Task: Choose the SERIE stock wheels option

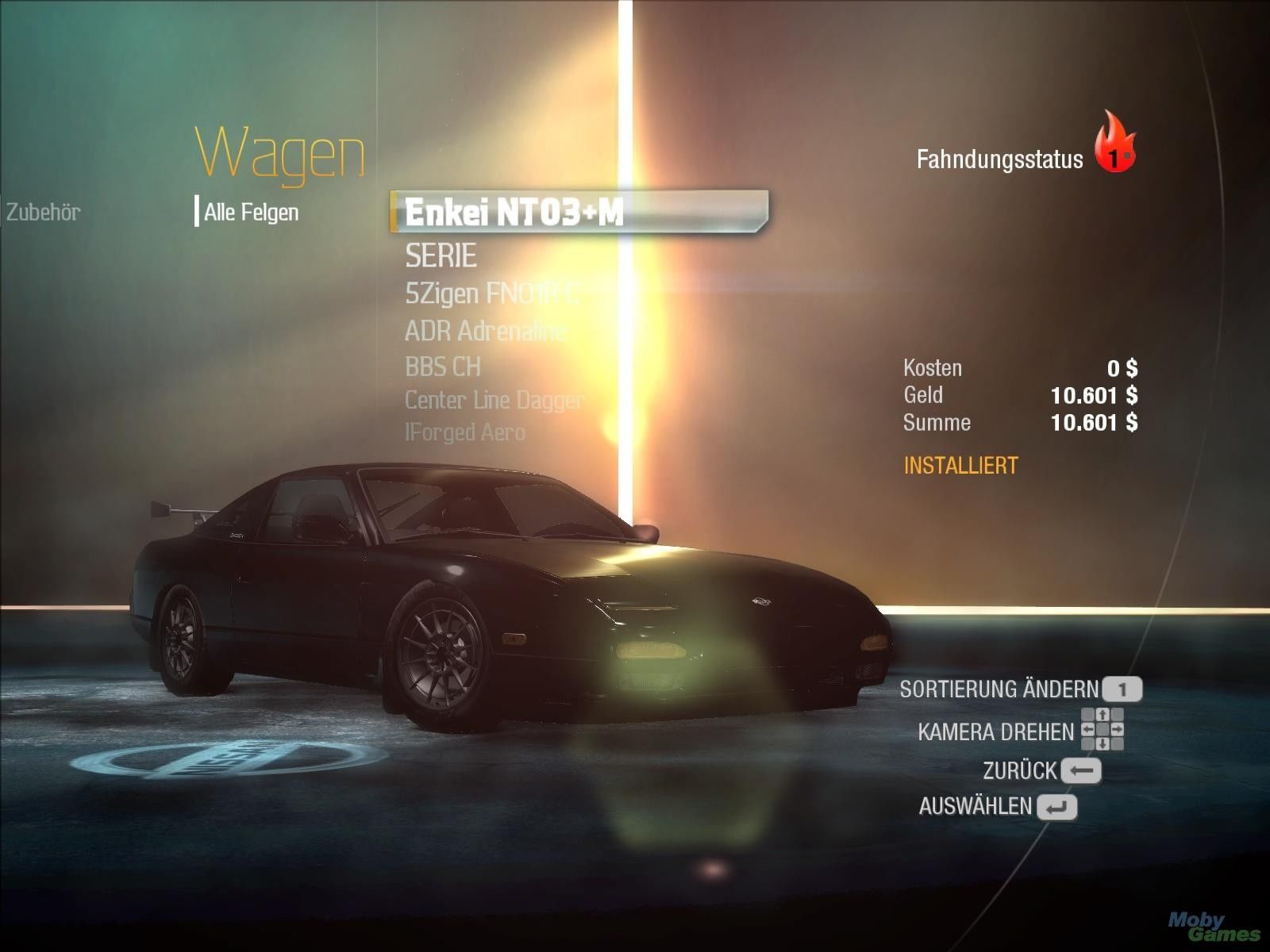Action: pyautogui.click(x=441, y=255)
